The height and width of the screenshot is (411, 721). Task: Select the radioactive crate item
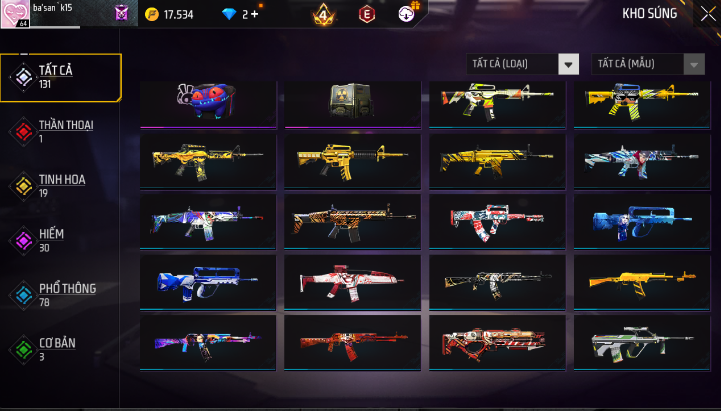(352, 101)
